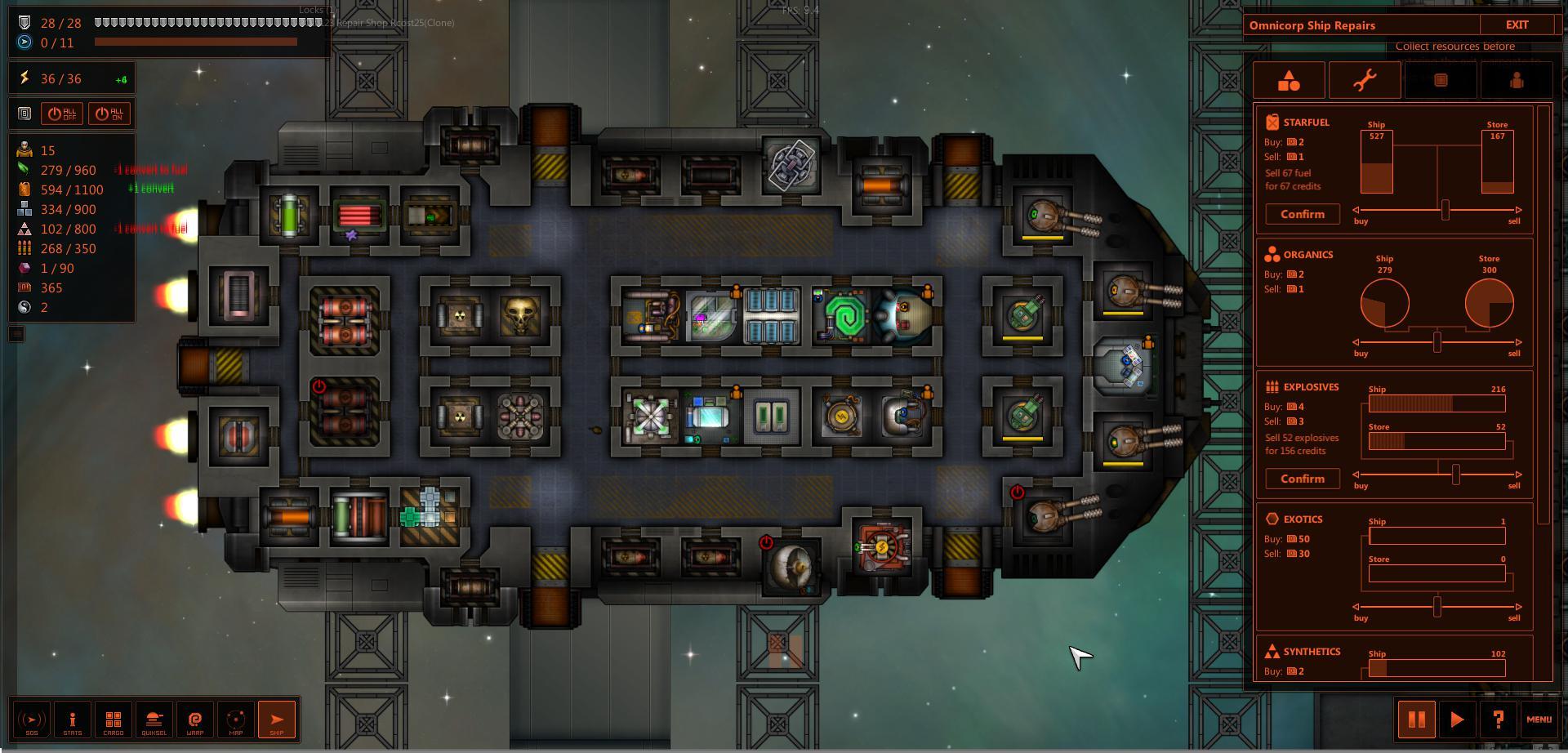The height and width of the screenshot is (753, 1568).
Task: Open the game Menu
Action: [1539, 720]
